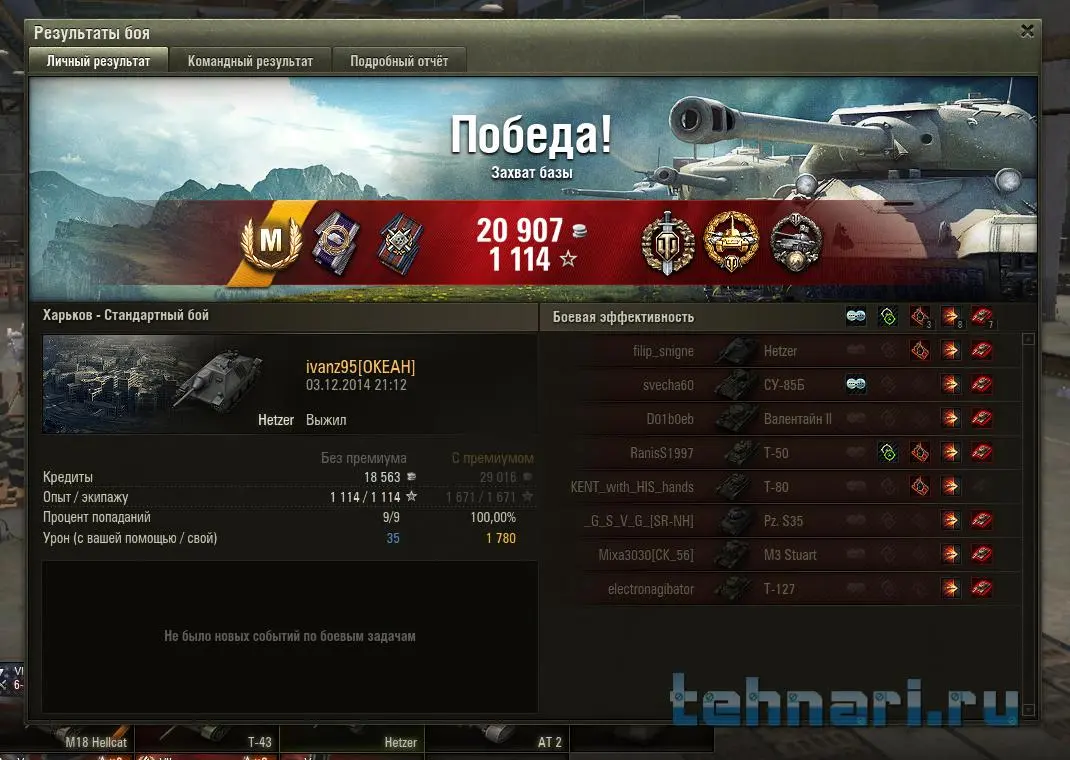This screenshot has height=760, width=1070.
Task: Choose the D01b0eb Валентайн II row
Action: [780, 419]
